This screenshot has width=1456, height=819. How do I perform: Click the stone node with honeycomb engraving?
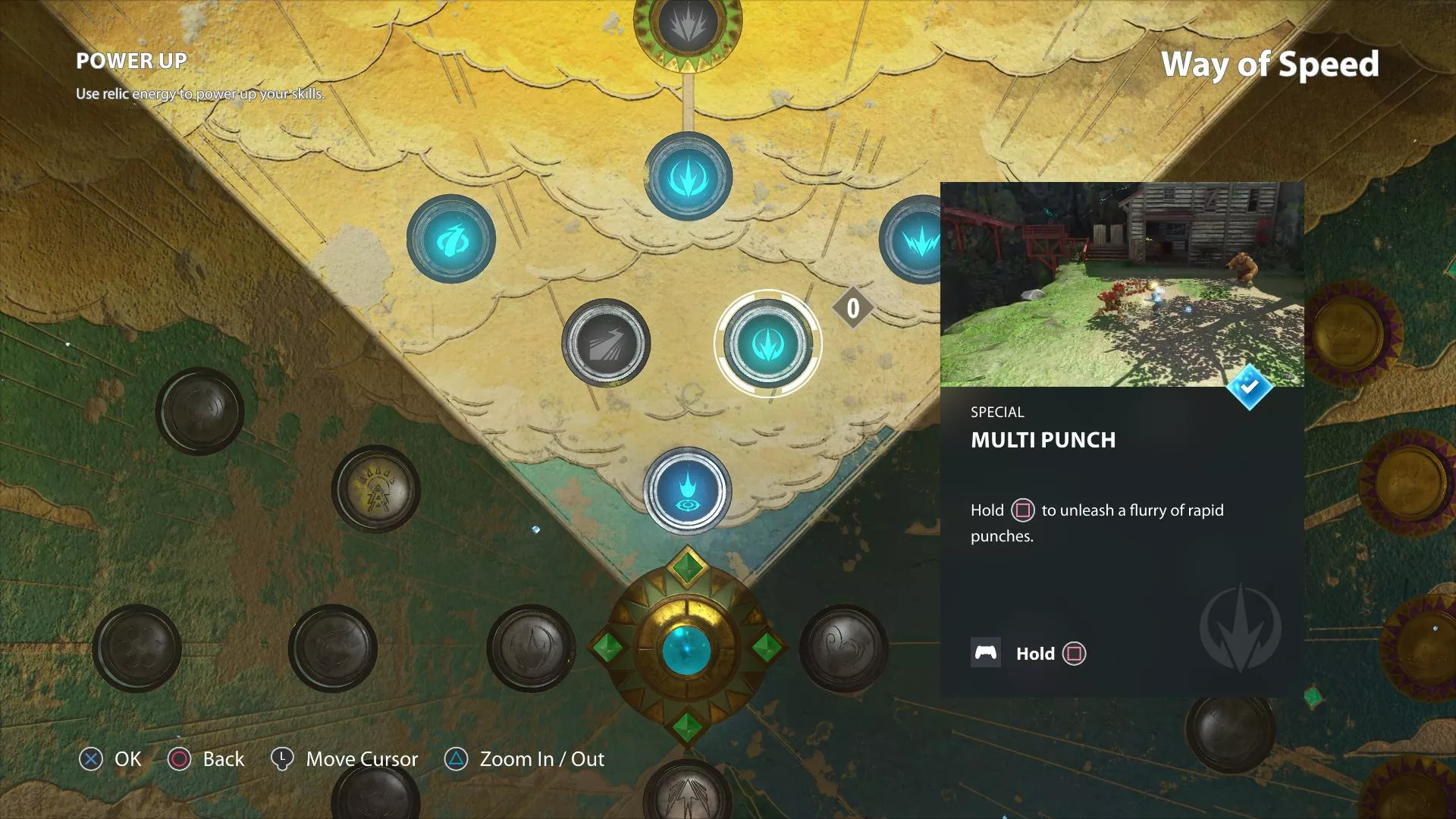point(137,648)
